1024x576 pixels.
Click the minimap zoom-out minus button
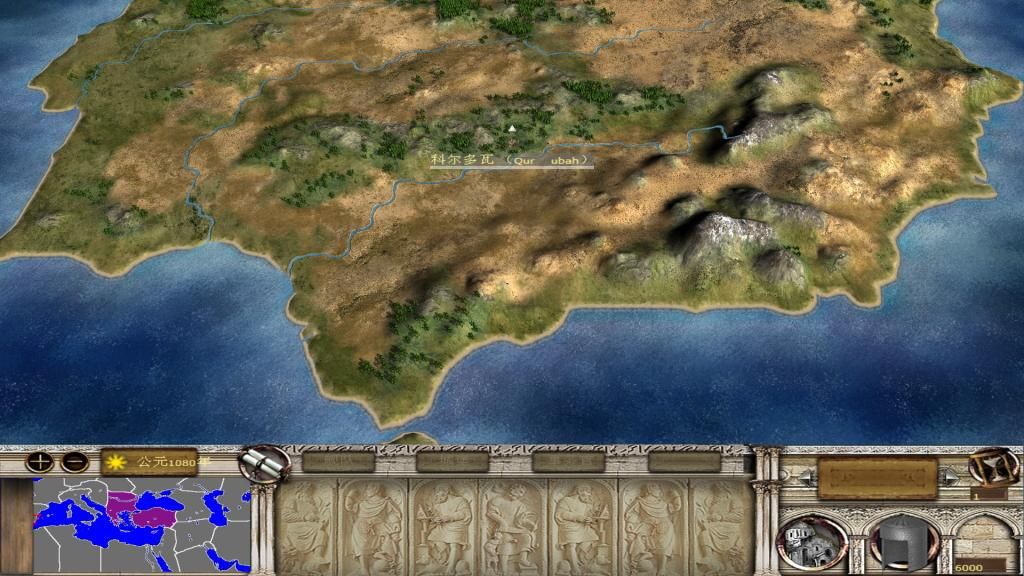(x=74, y=463)
